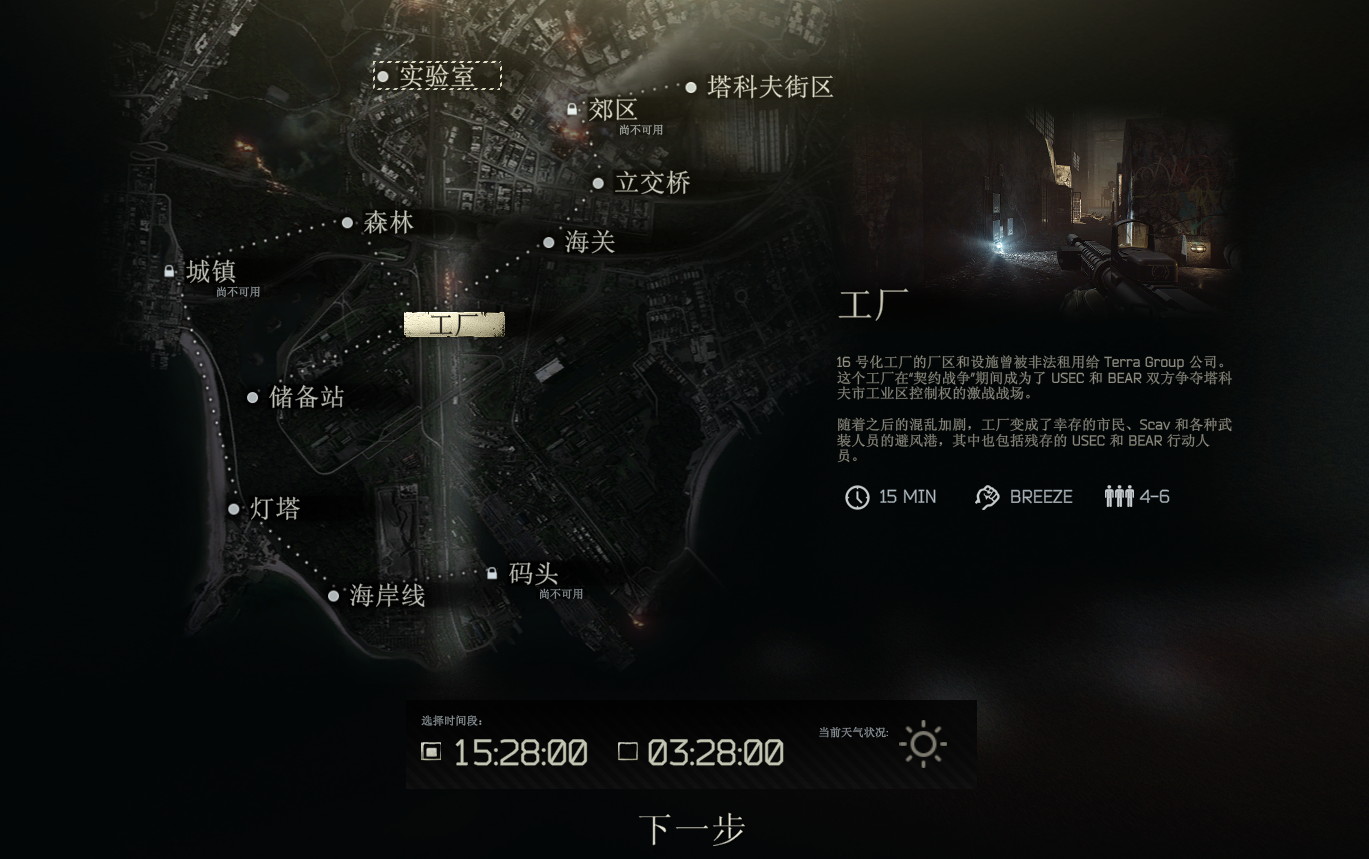Choose the 15:28:00 time period checkbox
Viewport: 1369px width, 859px height.
tap(431, 751)
